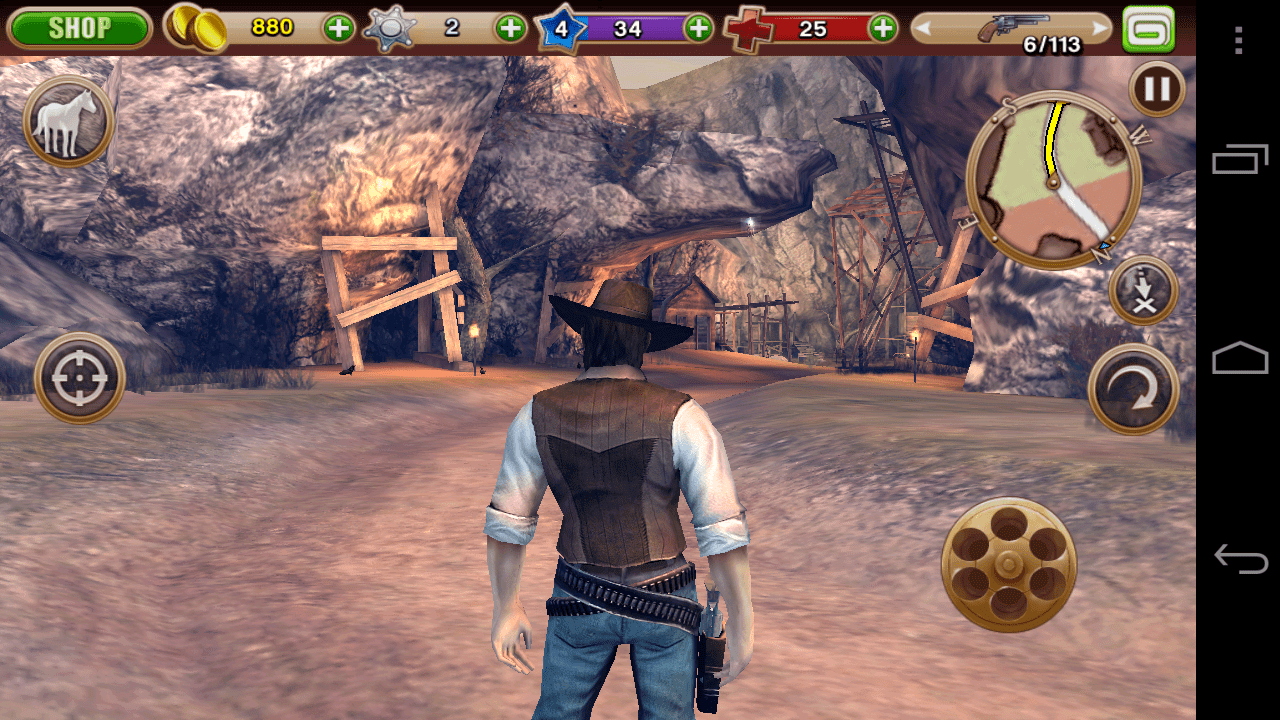Tap the Android back navigation button
1280x720 pixels.
tap(1240, 558)
